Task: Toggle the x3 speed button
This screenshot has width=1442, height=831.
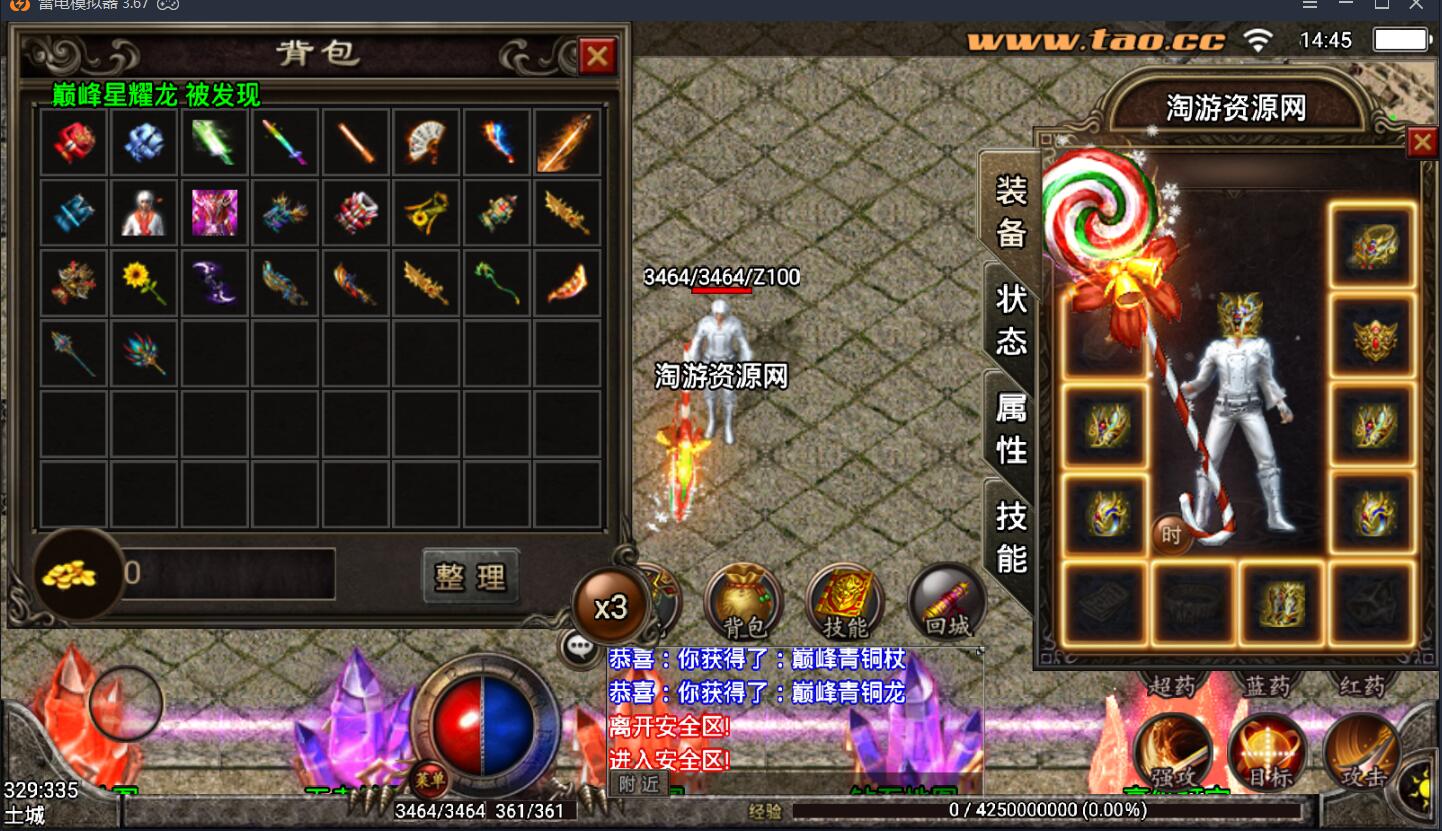Action: (610, 607)
